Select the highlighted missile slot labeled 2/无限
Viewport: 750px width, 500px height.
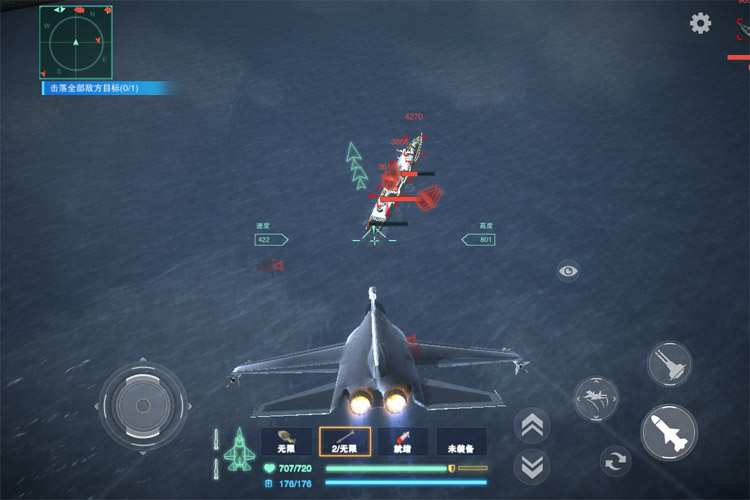tap(345, 442)
